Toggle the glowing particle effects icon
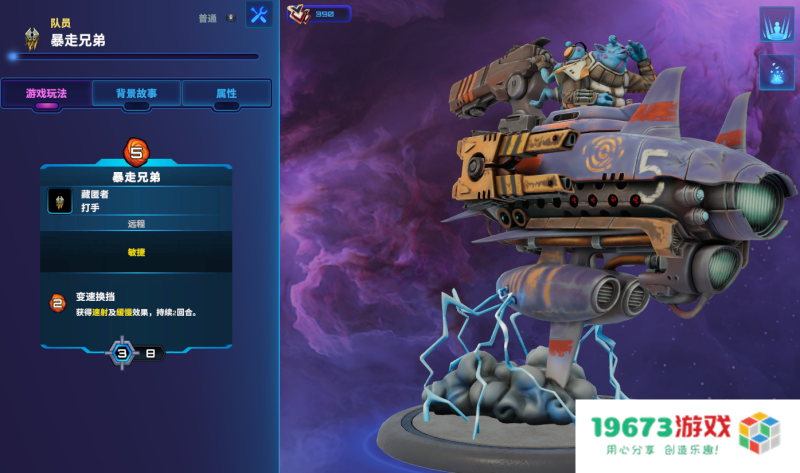 [x=775, y=73]
